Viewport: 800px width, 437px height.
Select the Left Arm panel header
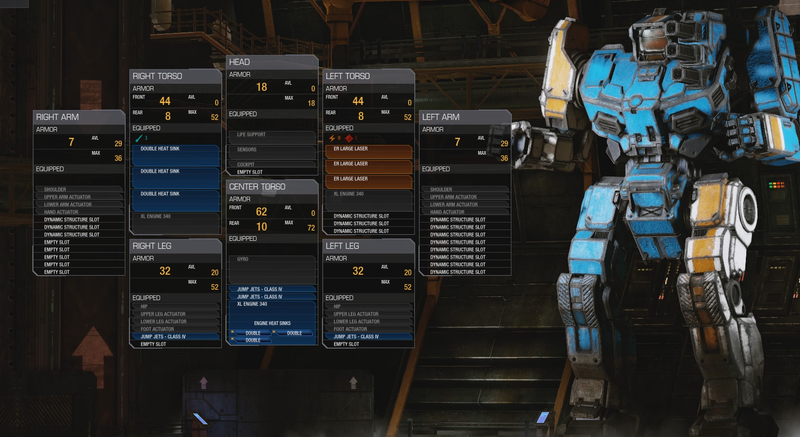(x=465, y=117)
